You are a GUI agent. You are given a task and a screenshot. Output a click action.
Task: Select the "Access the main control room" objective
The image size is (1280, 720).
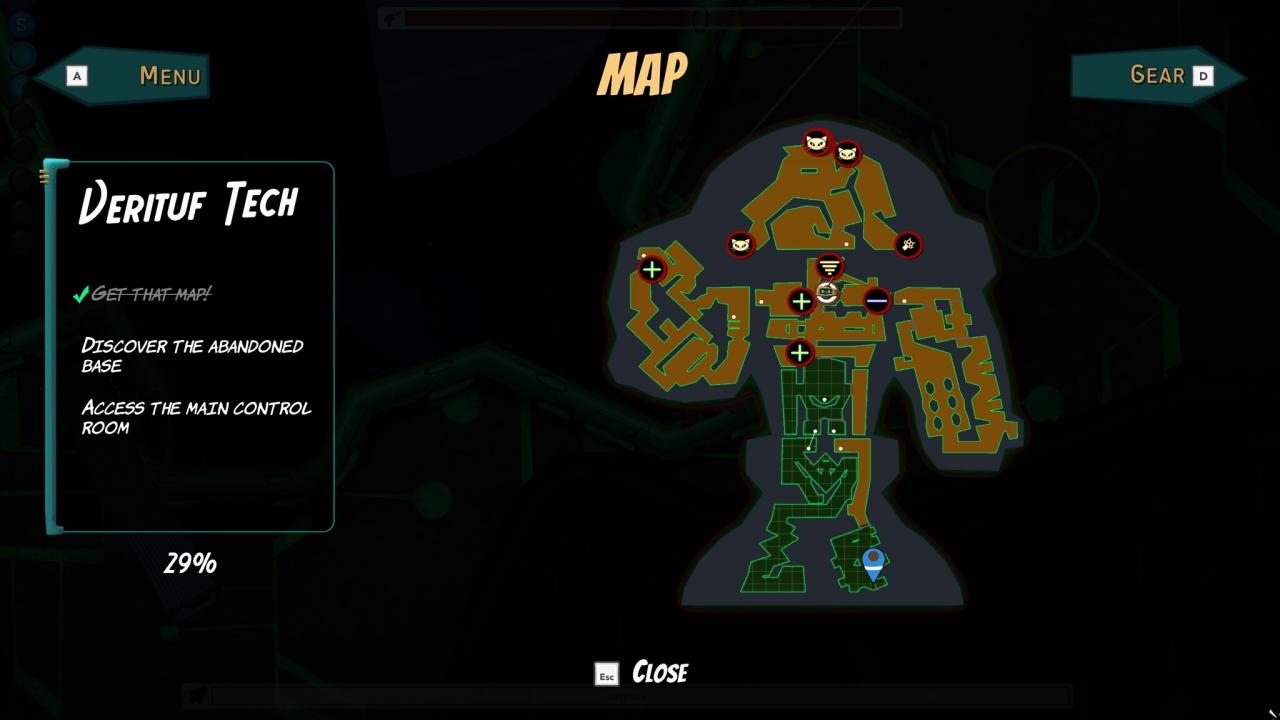coord(196,418)
